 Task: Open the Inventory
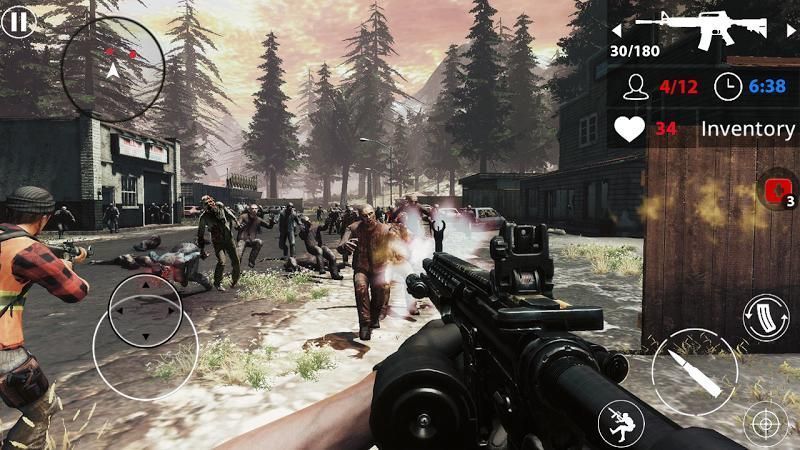tap(747, 129)
